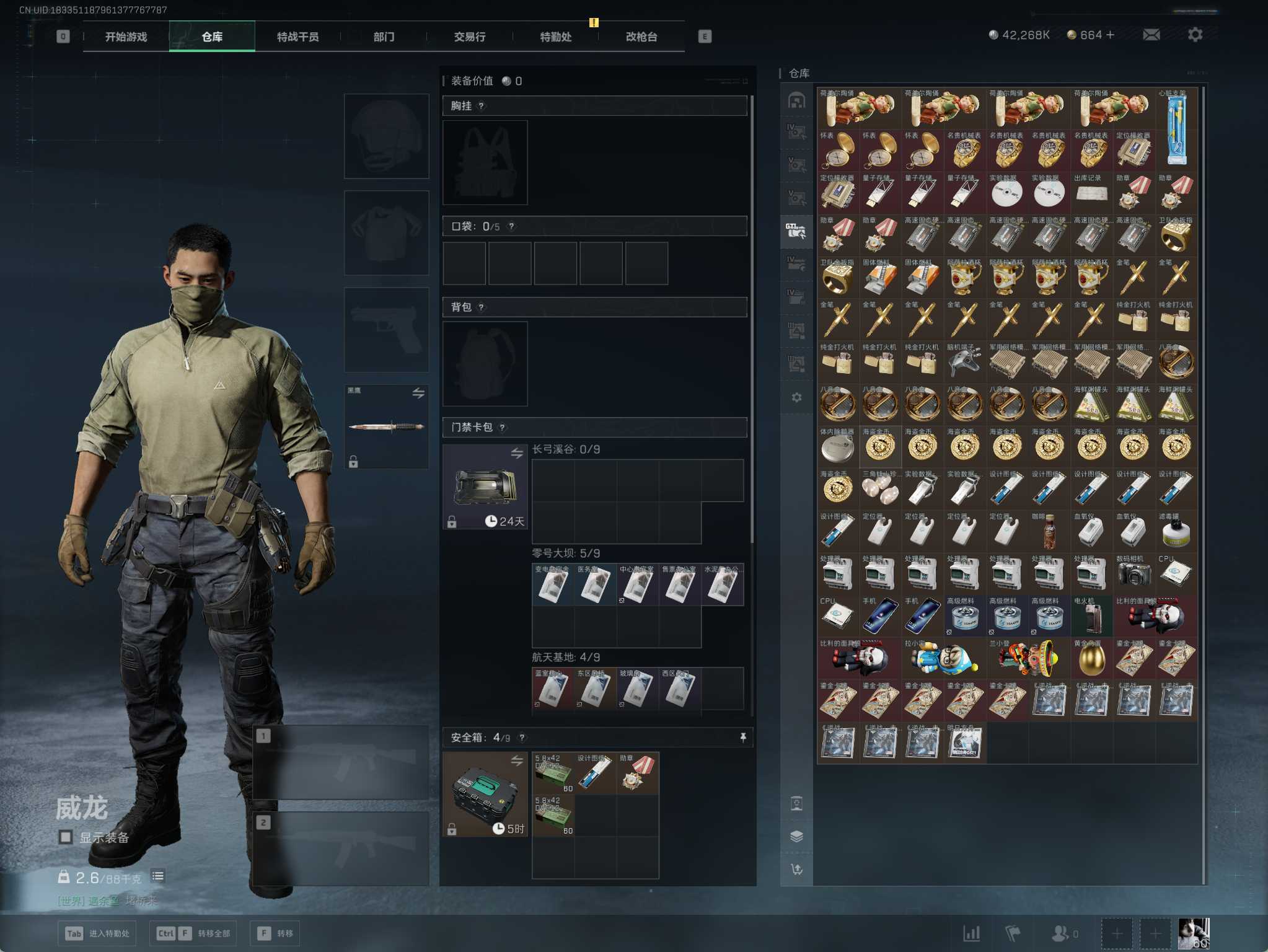Viewport: 1268px width, 952px height.
Task: Open the player avatar thumbnail
Action: pyautogui.click(x=1193, y=933)
